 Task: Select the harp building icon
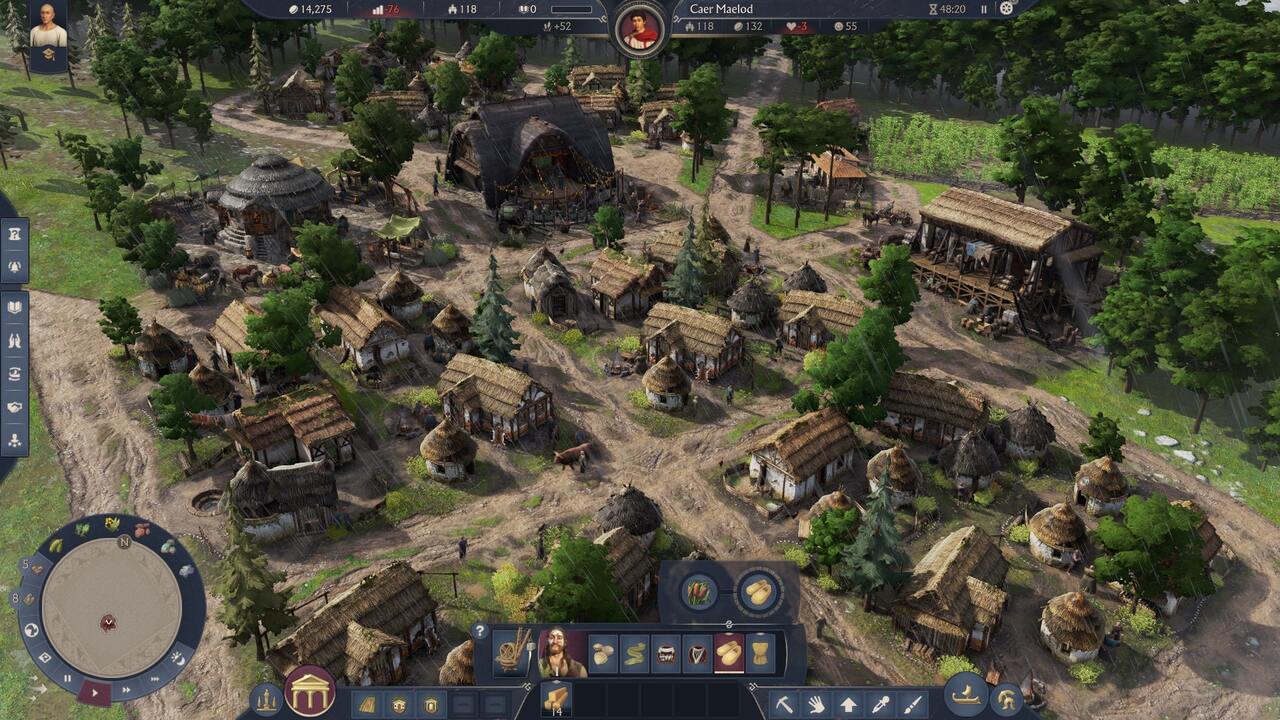pos(697,654)
